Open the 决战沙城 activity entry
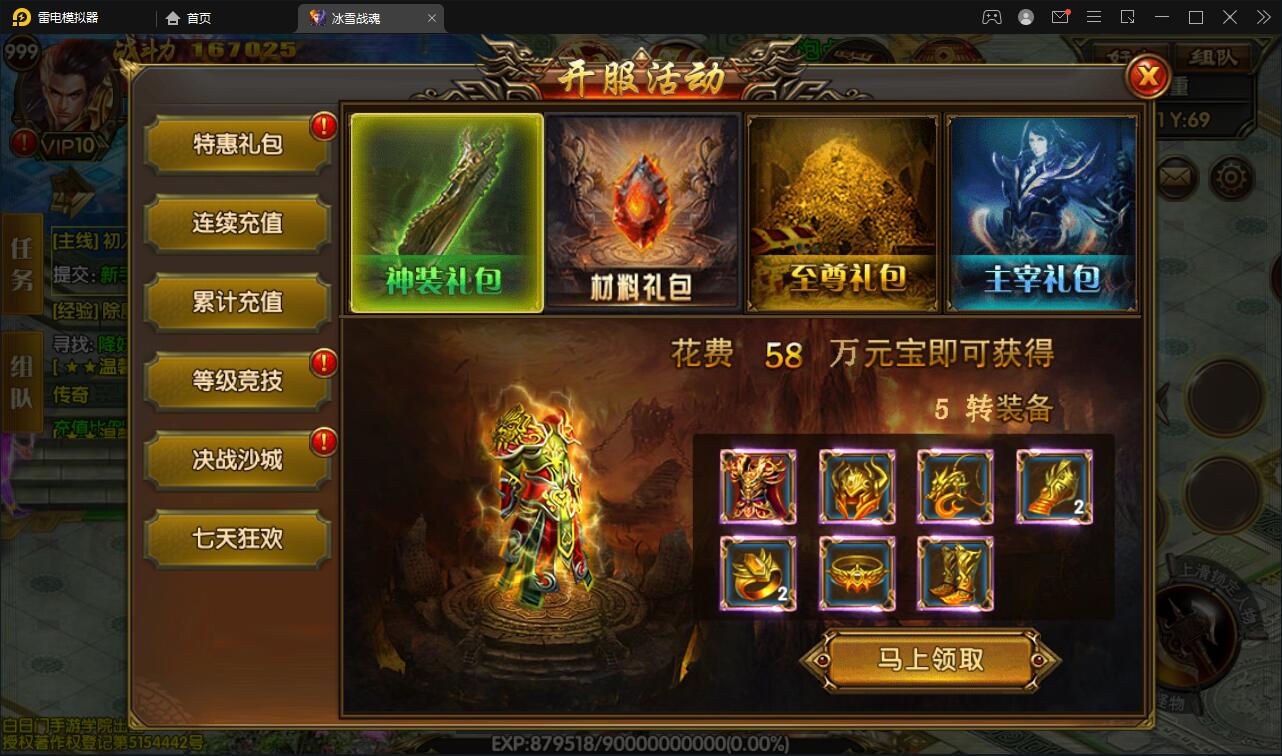This screenshot has height=756, width=1282. click(x=237, y=460)
